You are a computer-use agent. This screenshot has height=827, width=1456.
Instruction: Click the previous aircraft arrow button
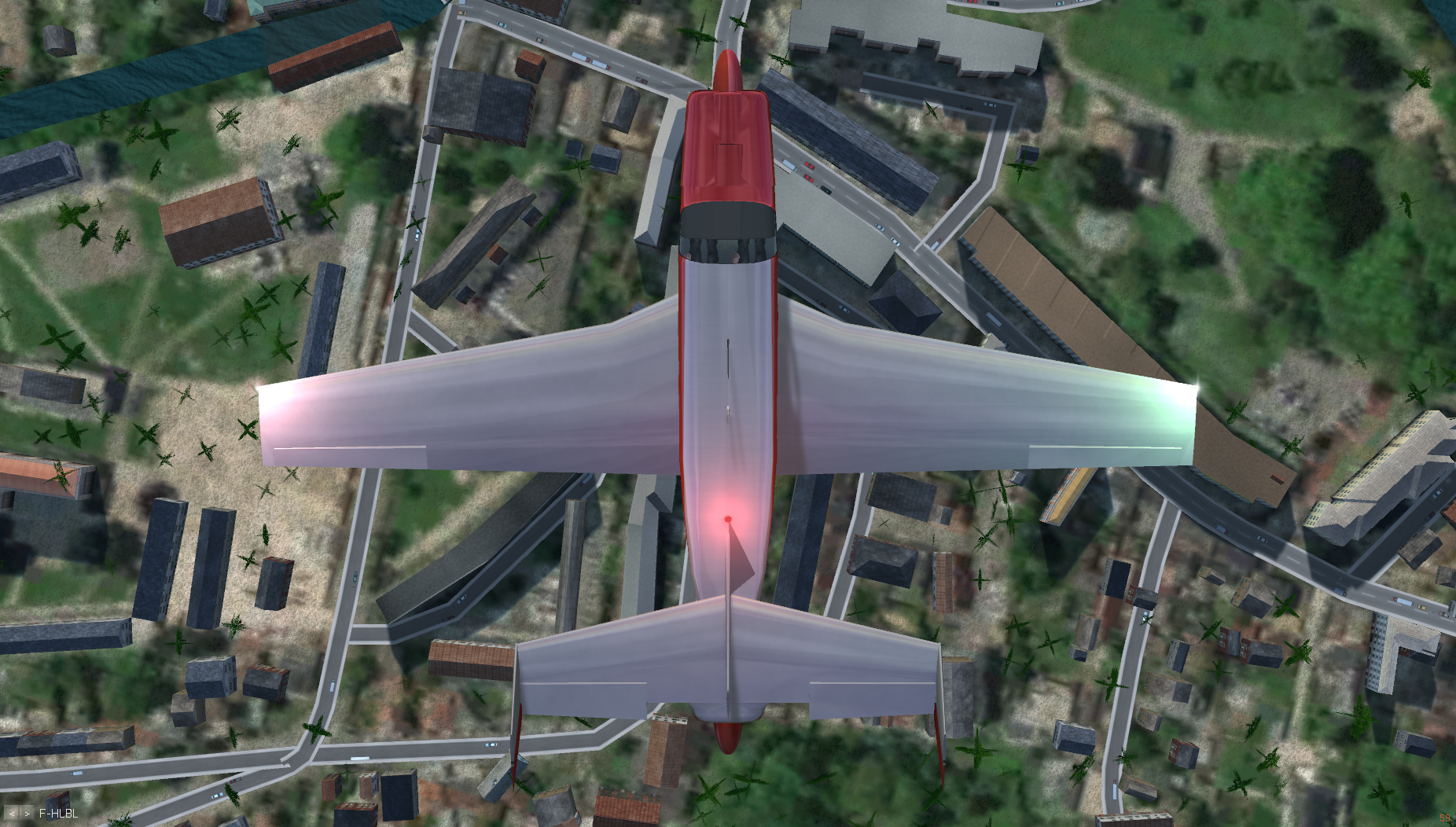coord(12,814)
